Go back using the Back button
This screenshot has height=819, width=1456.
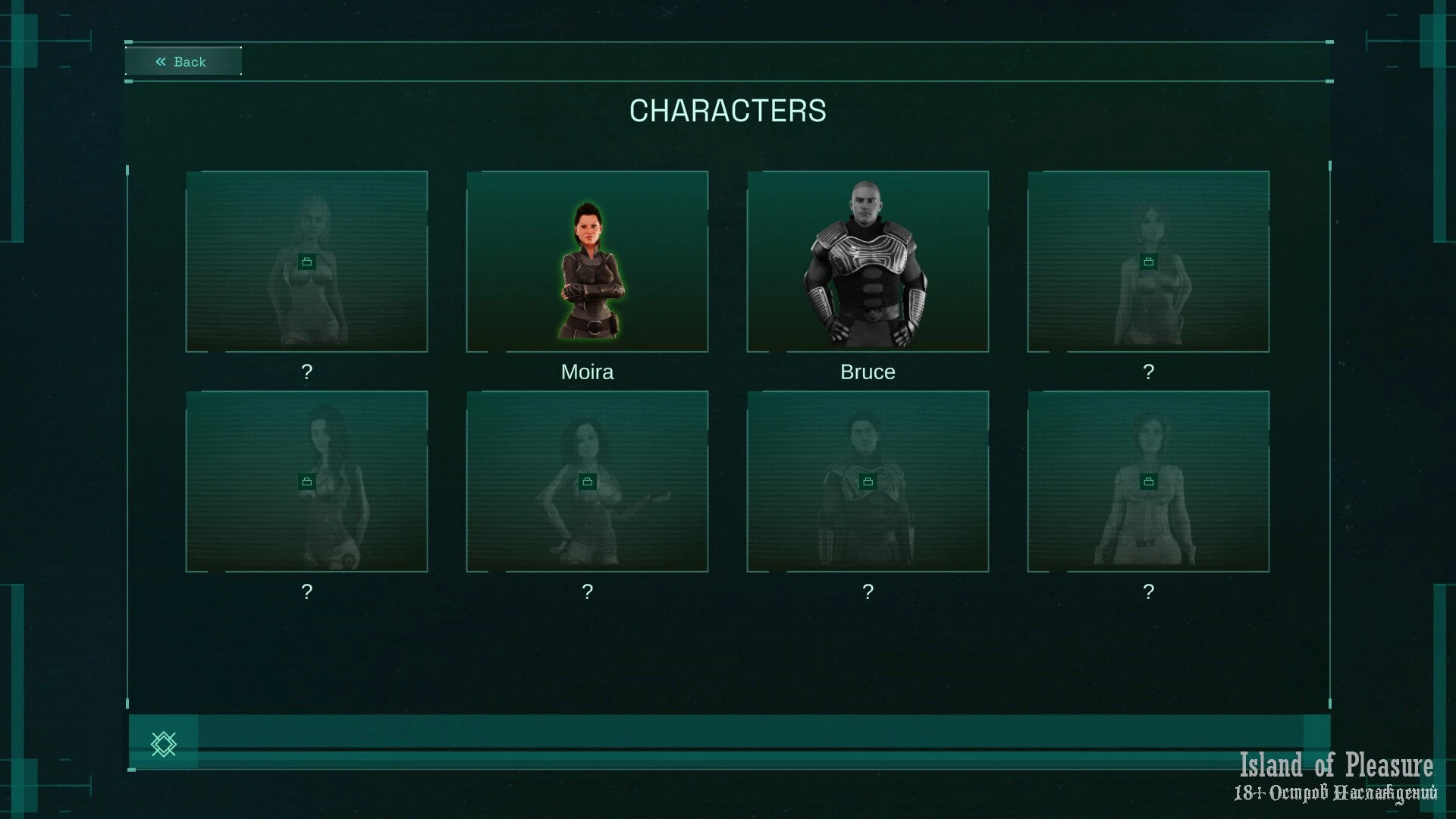183,61
